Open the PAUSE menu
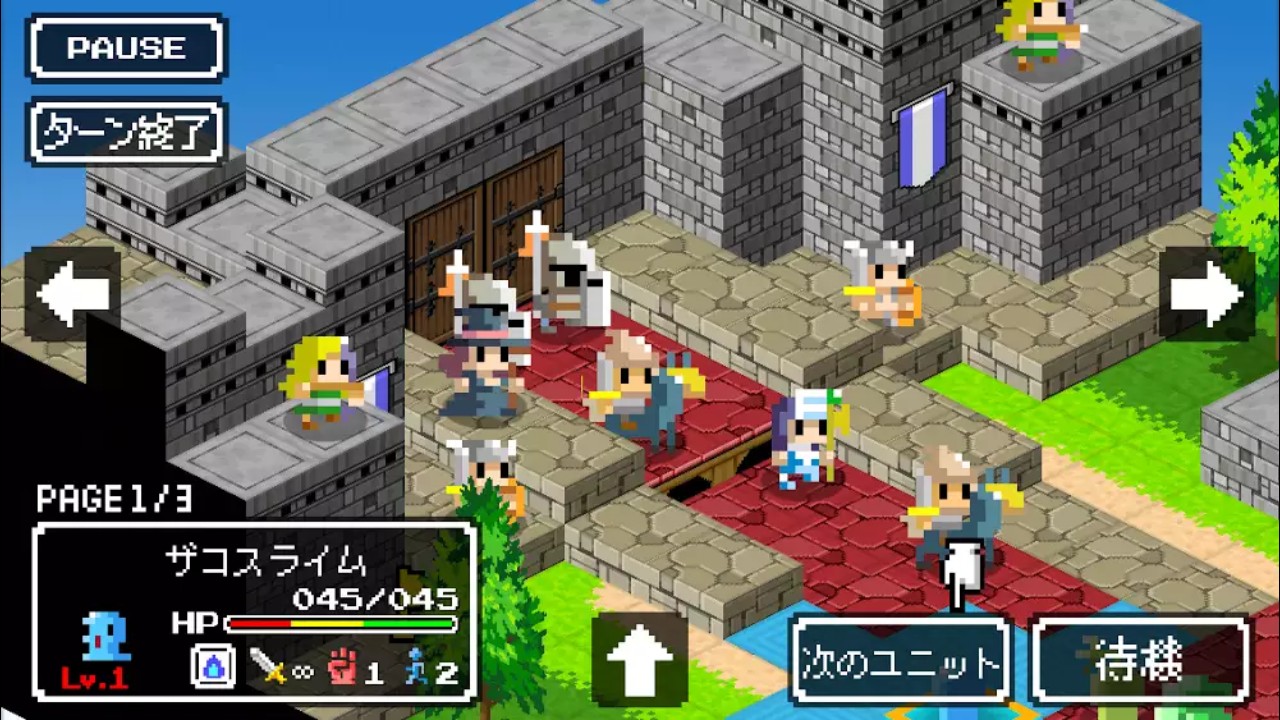 click(x=127, y=47)
